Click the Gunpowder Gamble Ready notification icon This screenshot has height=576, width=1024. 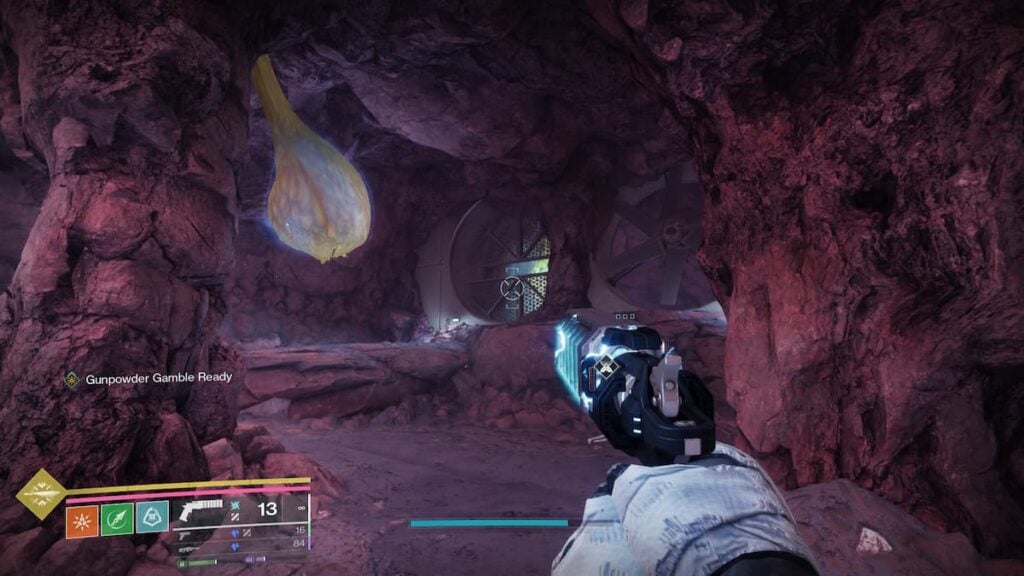click(71, 379)
